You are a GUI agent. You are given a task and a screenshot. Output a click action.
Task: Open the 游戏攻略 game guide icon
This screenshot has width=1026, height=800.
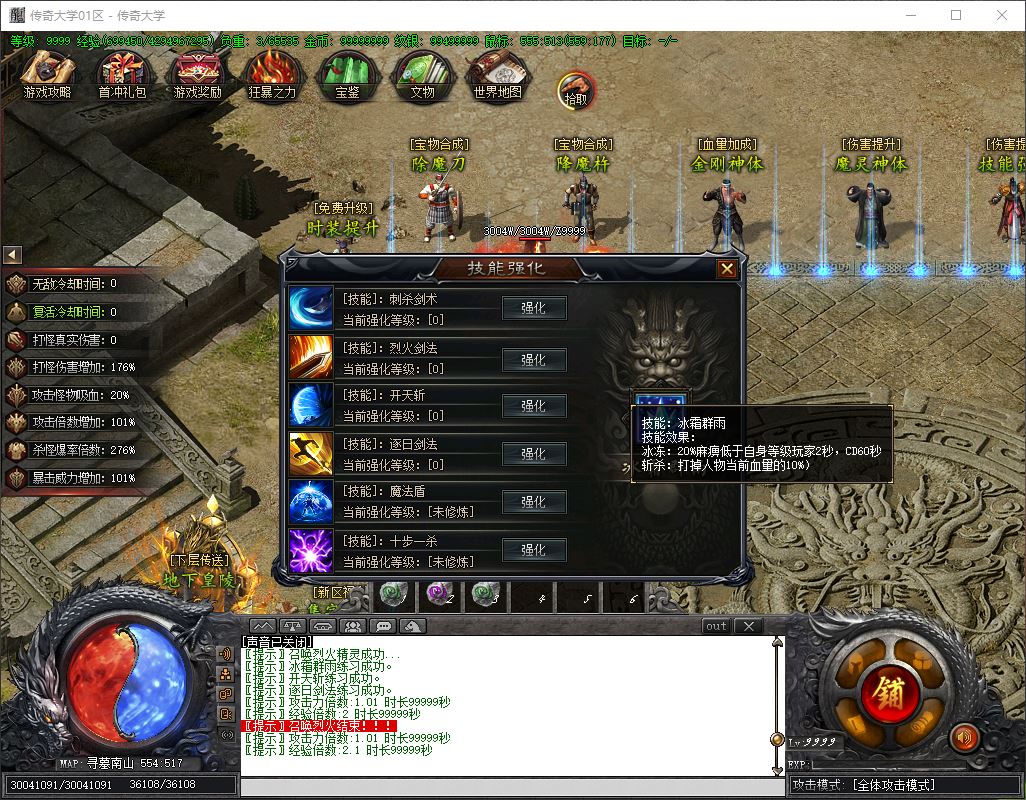pyautogui.click(x=48, y=72)
